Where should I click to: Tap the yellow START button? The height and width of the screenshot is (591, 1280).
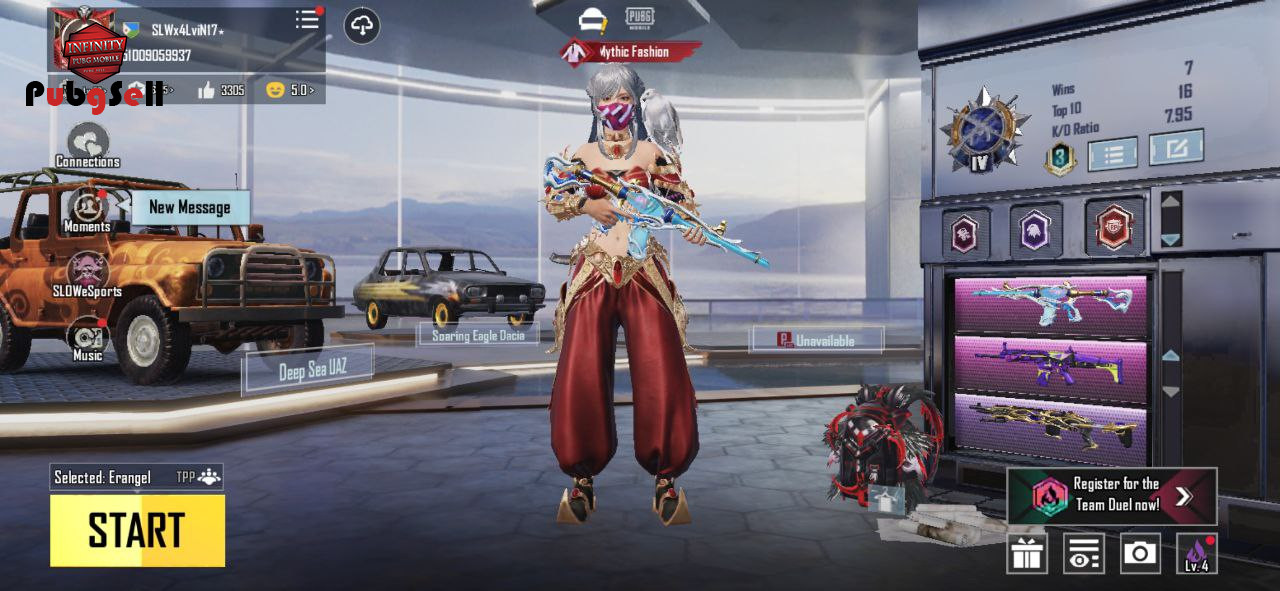tap(137, 530)
